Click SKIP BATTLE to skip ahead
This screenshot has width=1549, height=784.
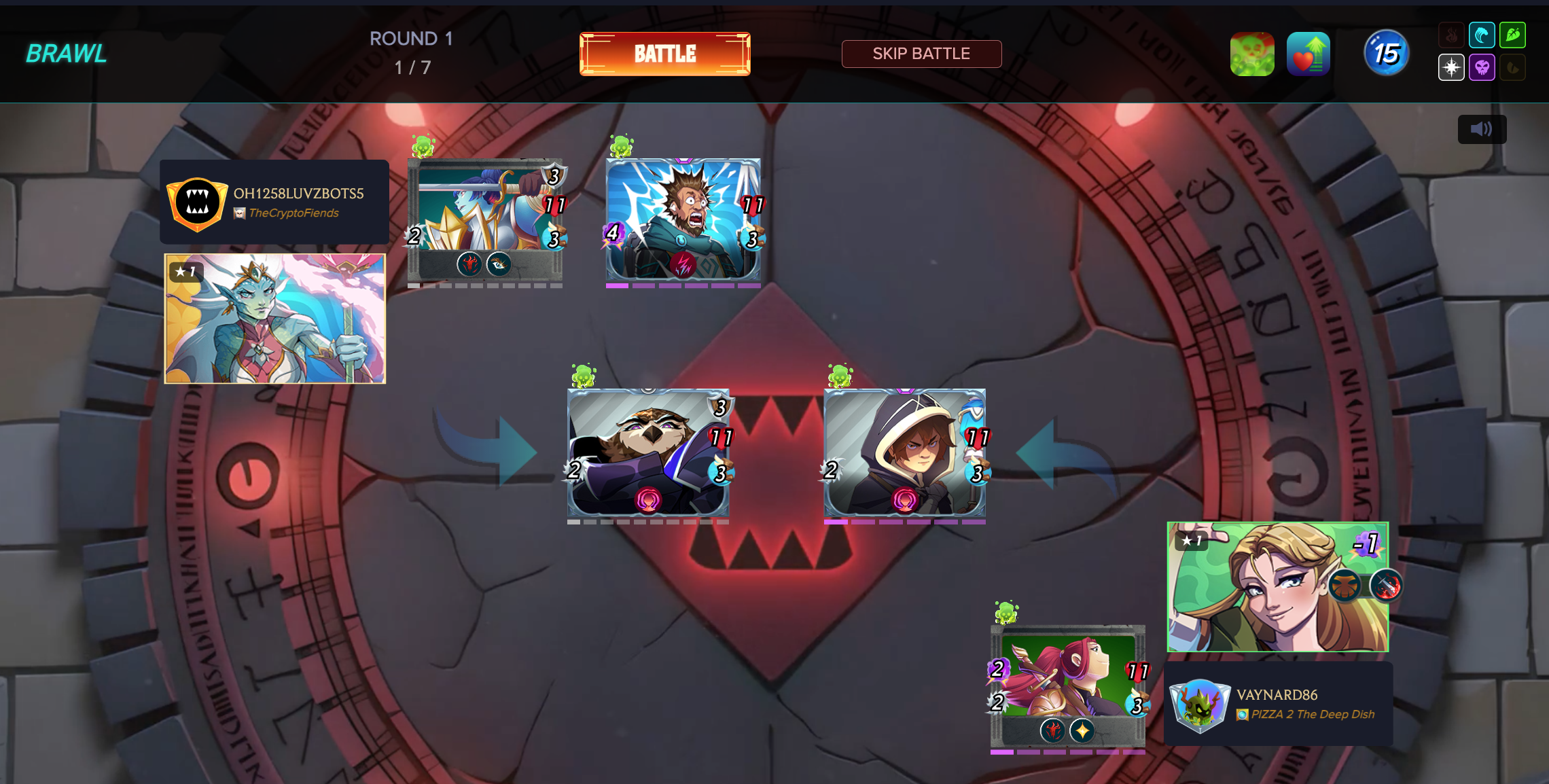tap(921, 54)
